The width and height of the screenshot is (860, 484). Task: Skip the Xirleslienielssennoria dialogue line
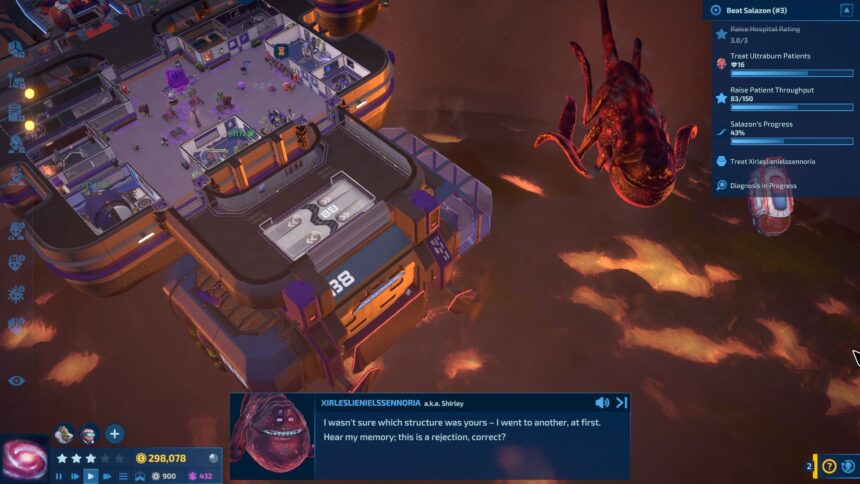[621, 402]
